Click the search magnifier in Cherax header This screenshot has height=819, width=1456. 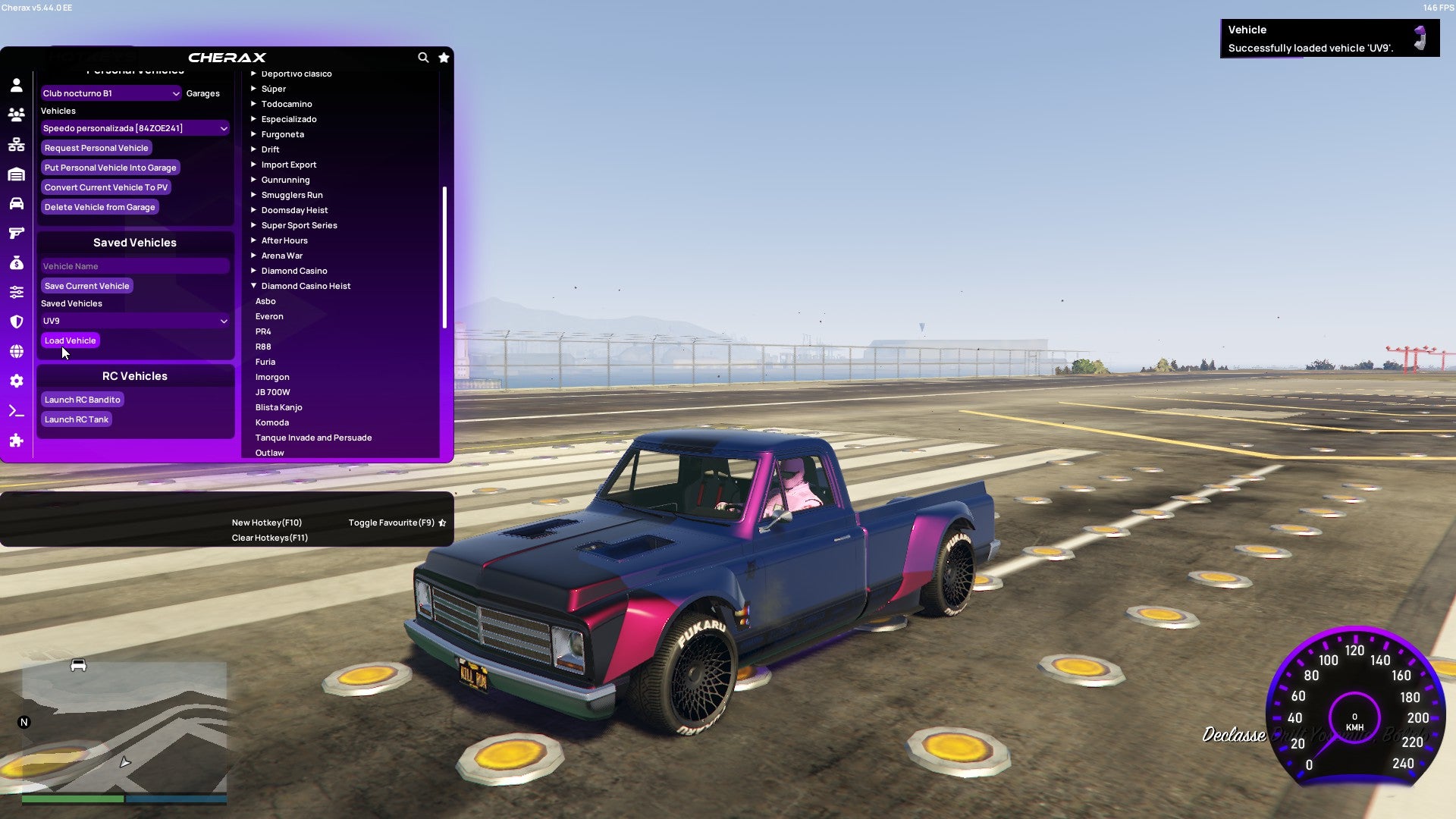423,58
